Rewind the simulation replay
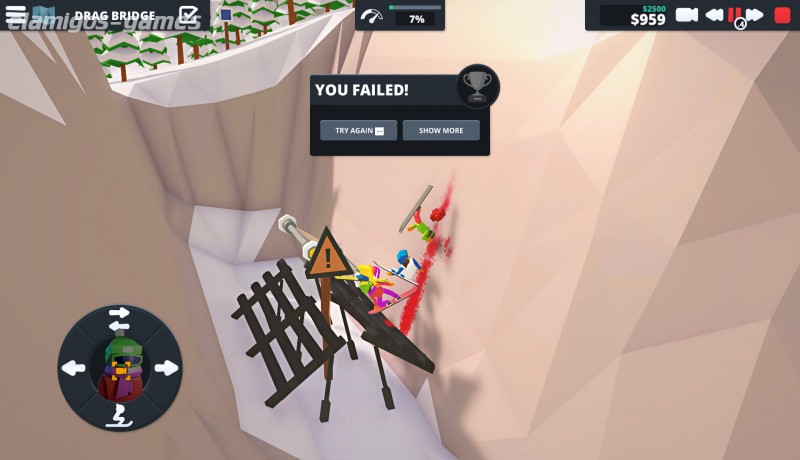This screenshot has width=800, height=460. pos(714,15)
